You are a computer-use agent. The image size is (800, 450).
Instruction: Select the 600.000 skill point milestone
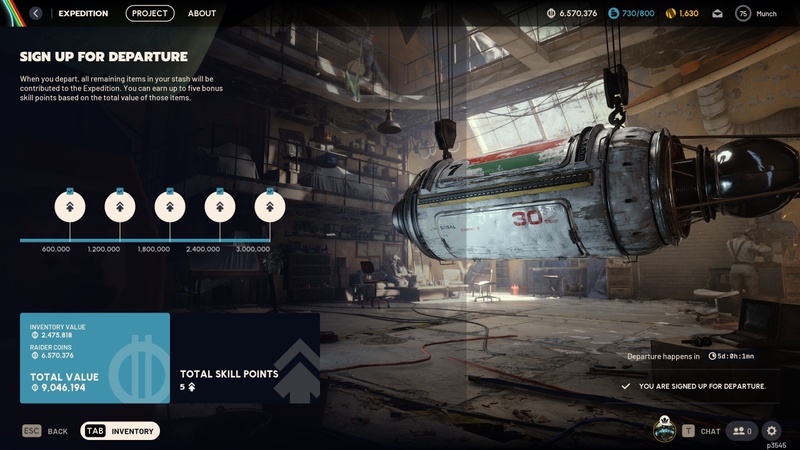70,207
